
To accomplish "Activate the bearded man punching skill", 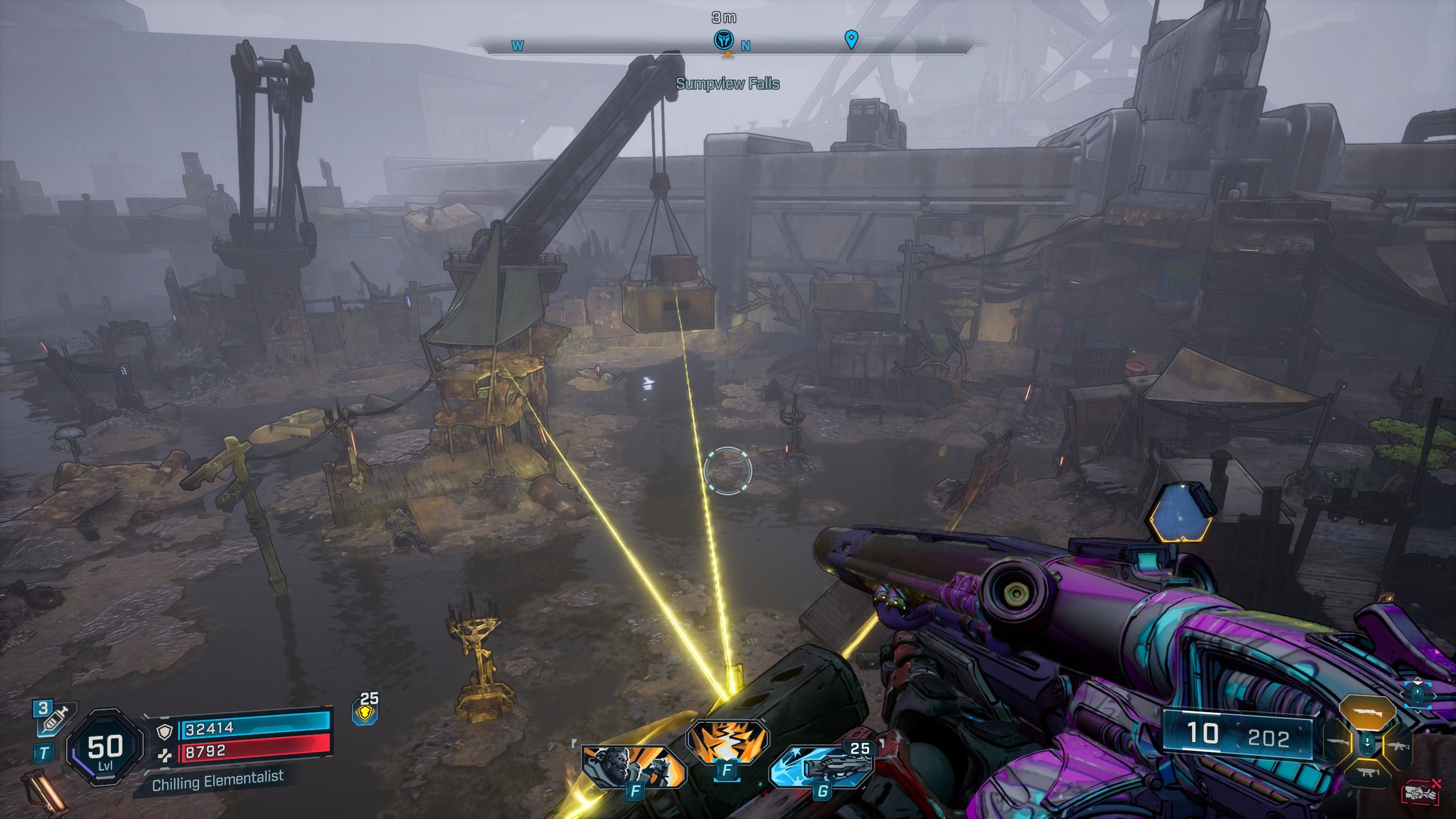I will tap(633, 765).
